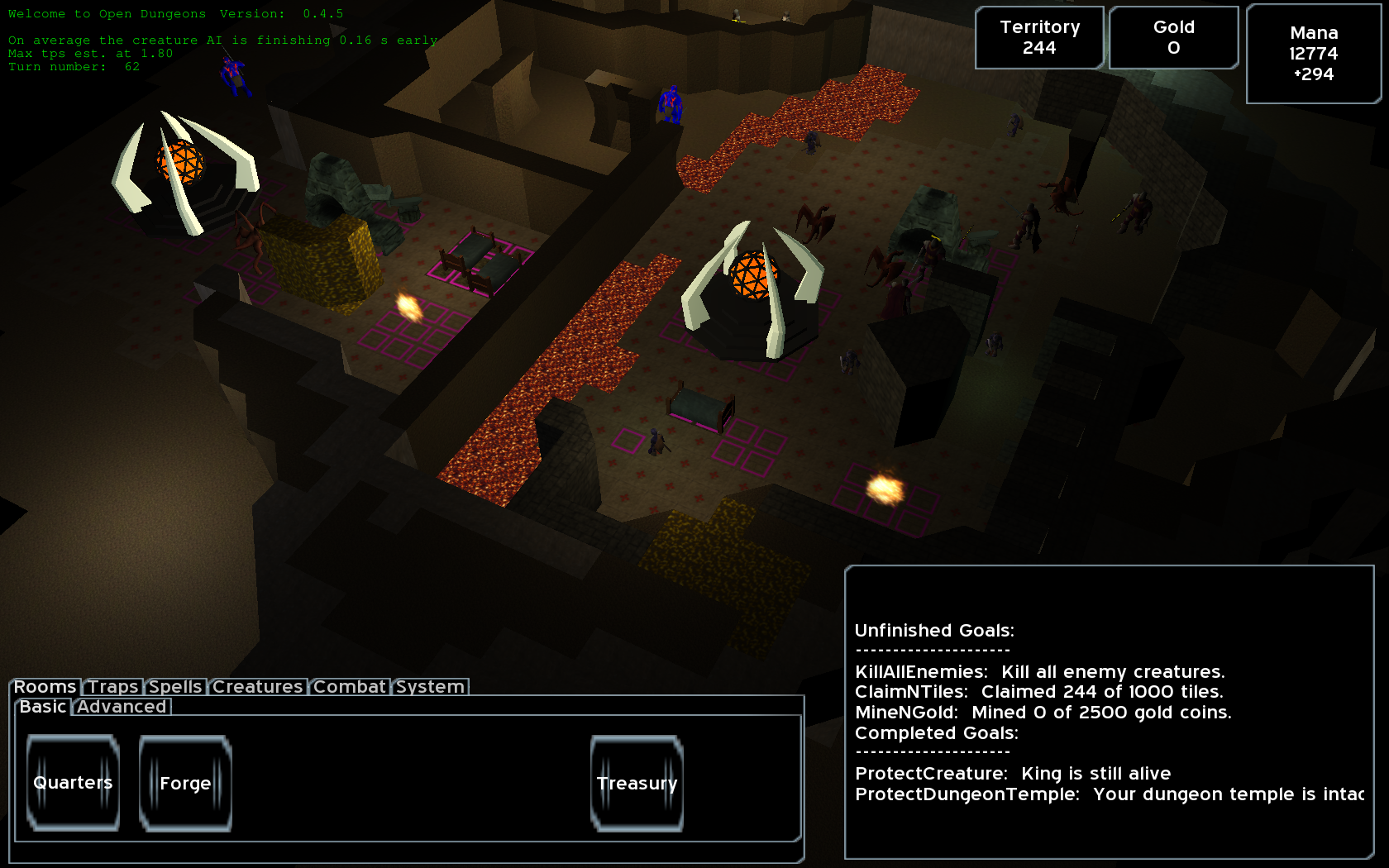Open the Traps tab

tap(113, 687)
